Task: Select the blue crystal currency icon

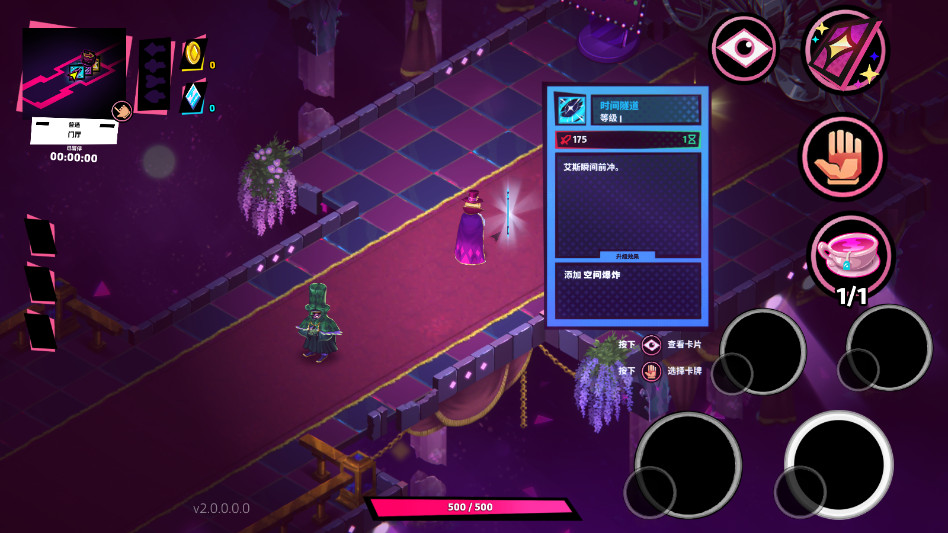Action: tap(193, 97)
